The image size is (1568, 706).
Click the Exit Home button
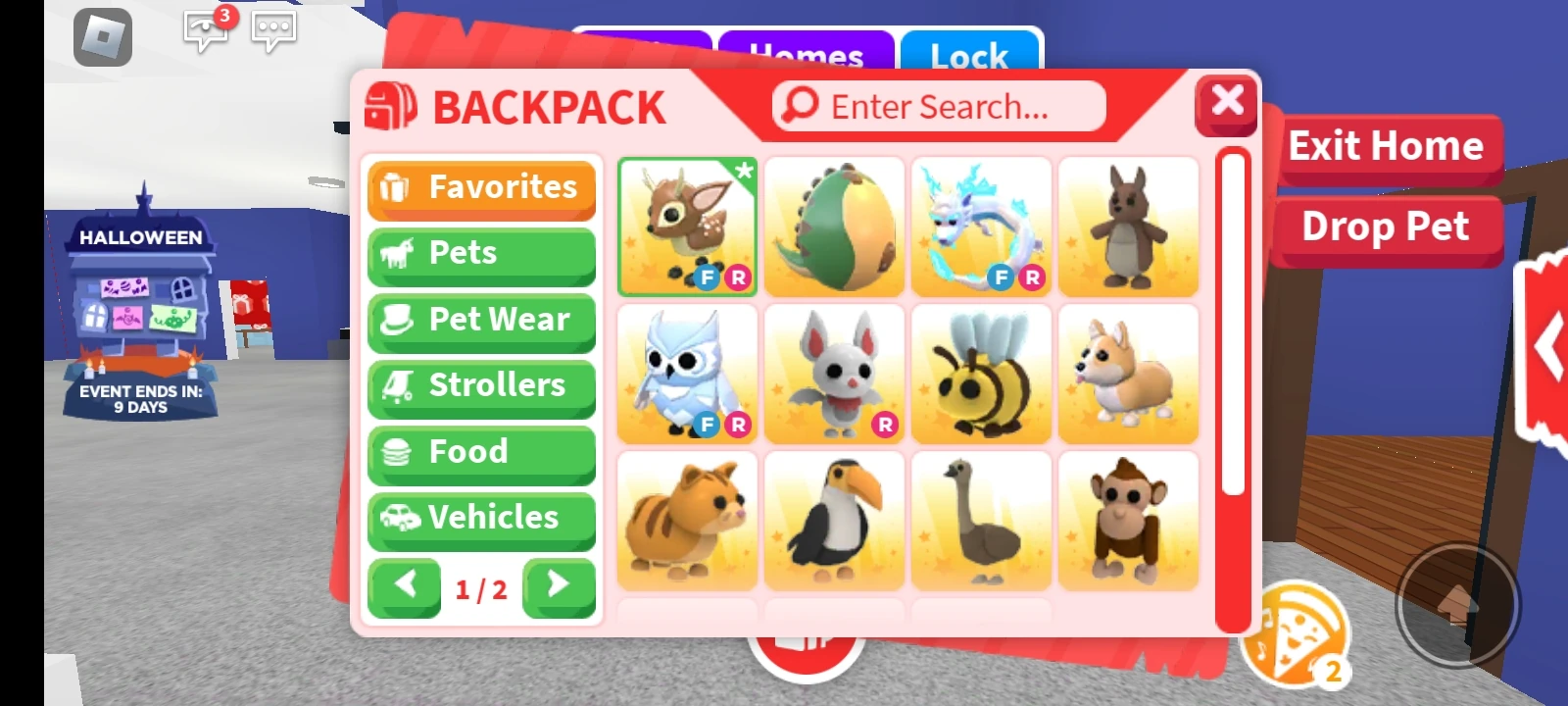1388,145
